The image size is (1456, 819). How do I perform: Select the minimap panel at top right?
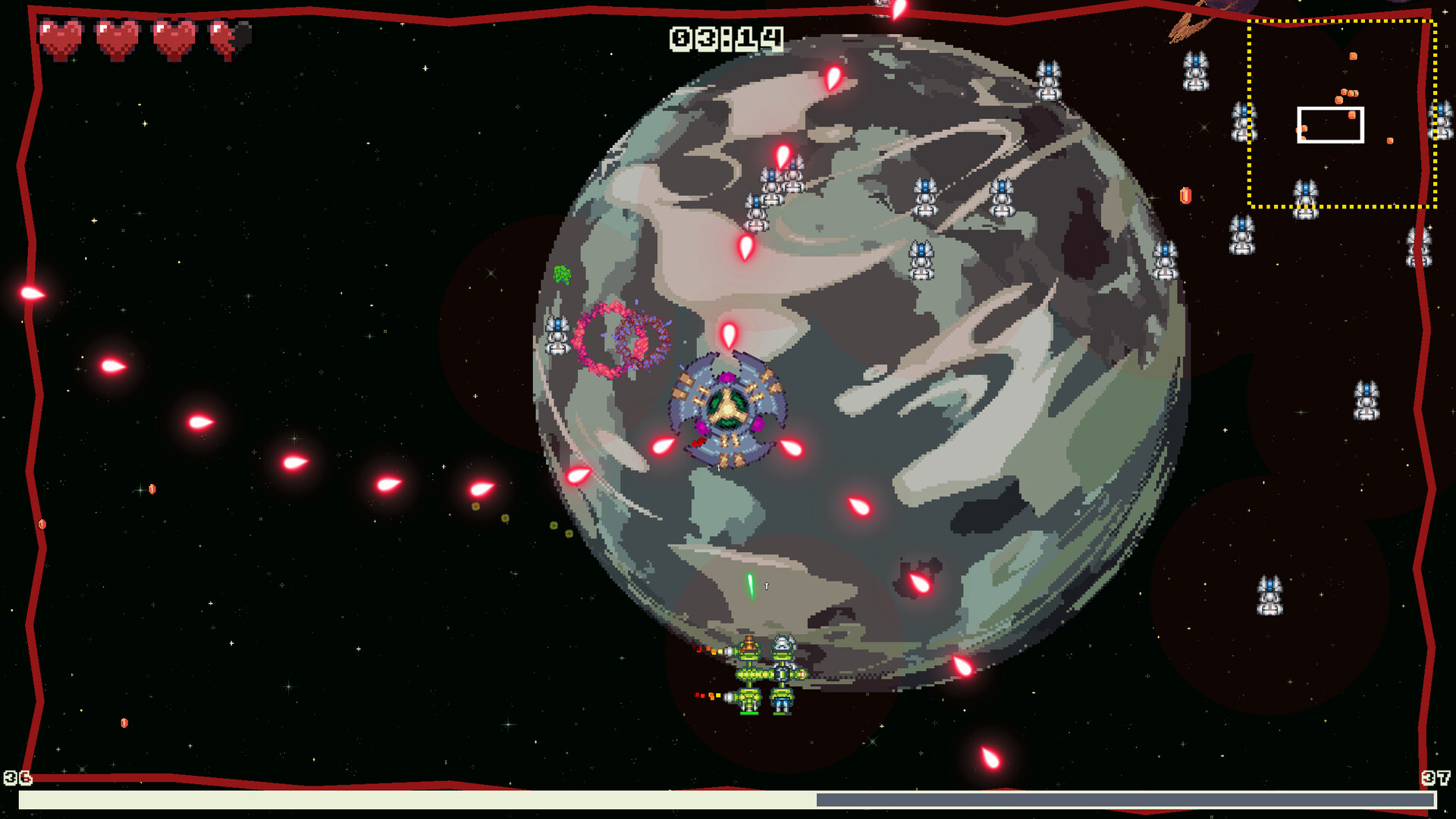click(x=1342, y=114)
